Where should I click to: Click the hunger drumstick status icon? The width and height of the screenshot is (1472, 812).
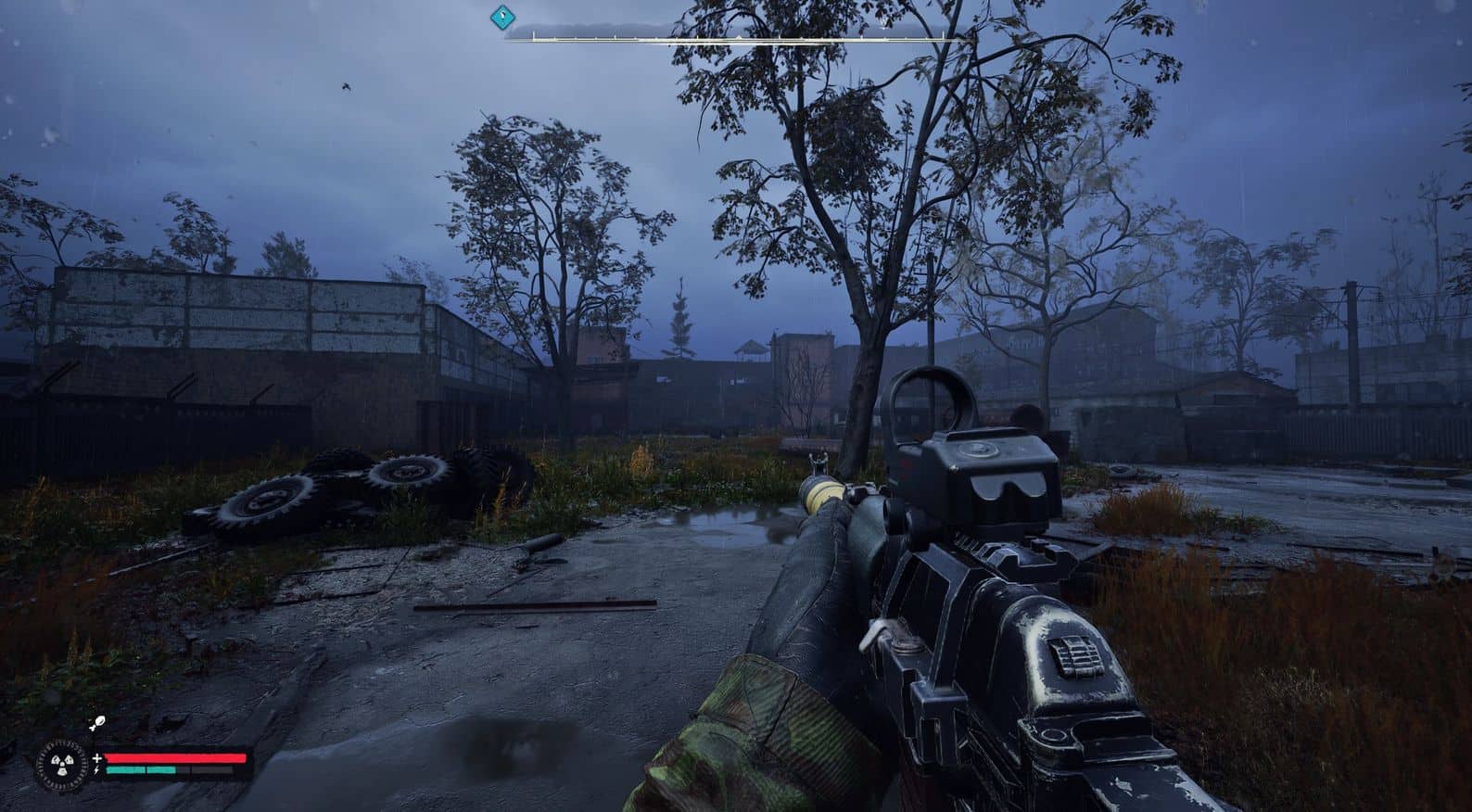point(96,723)
